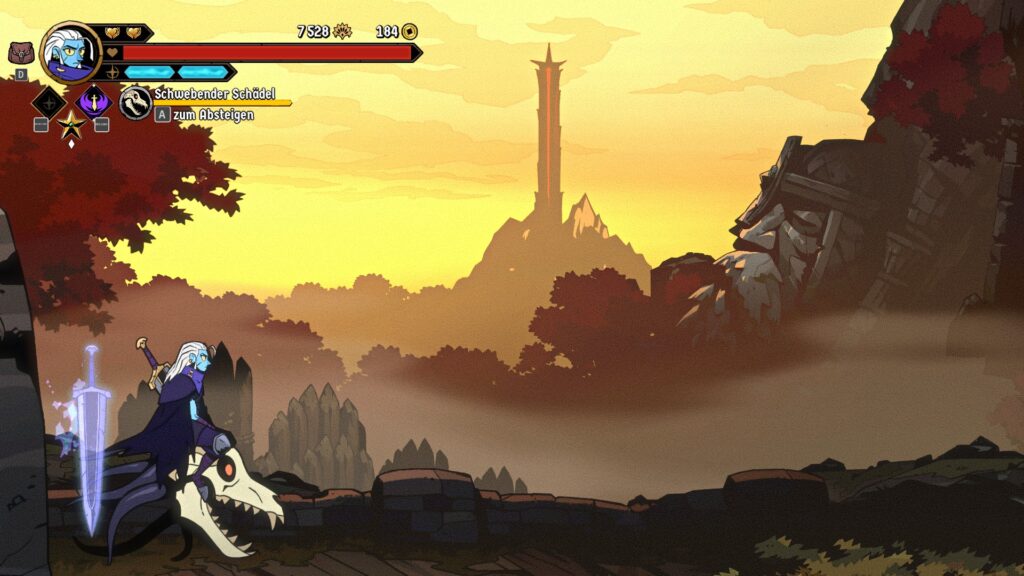Select the purple winged sword ability

click(94, 100)
